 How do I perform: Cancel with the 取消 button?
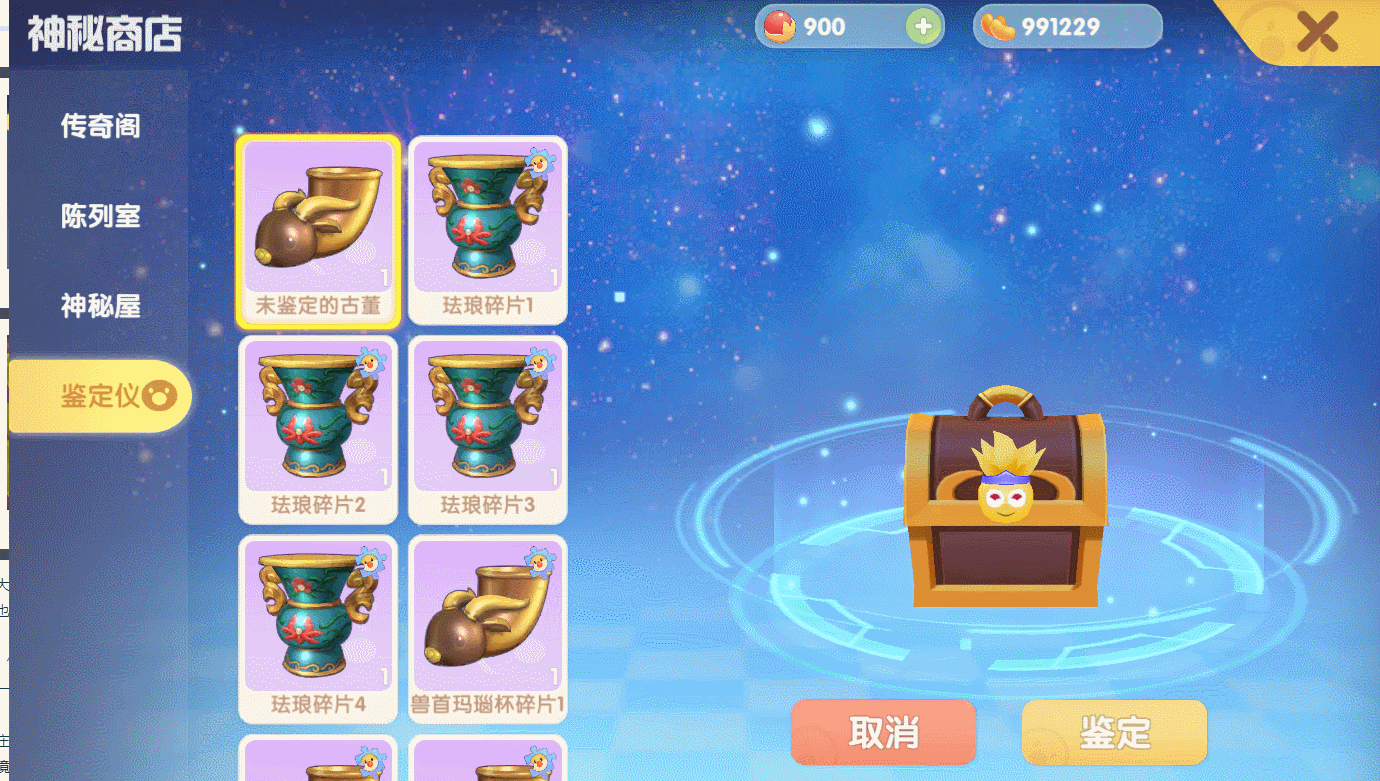pyautogui.click(x=883, y=732)
